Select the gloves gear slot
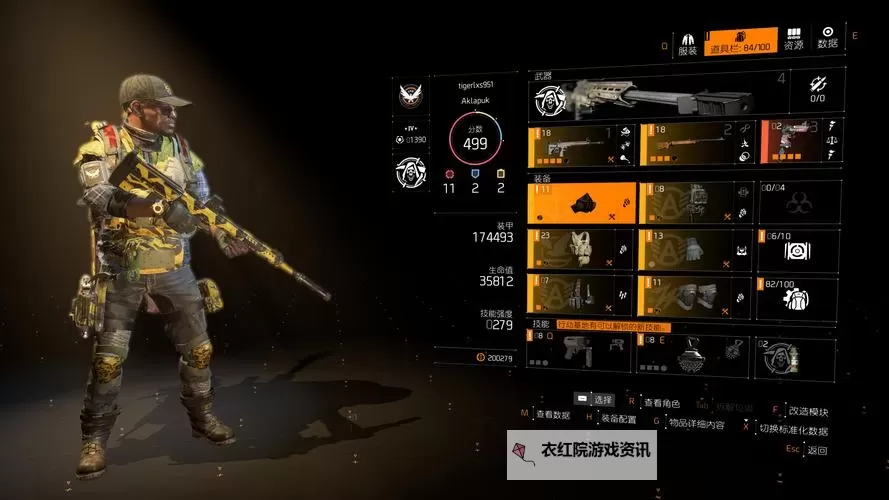 coord(695,250)
